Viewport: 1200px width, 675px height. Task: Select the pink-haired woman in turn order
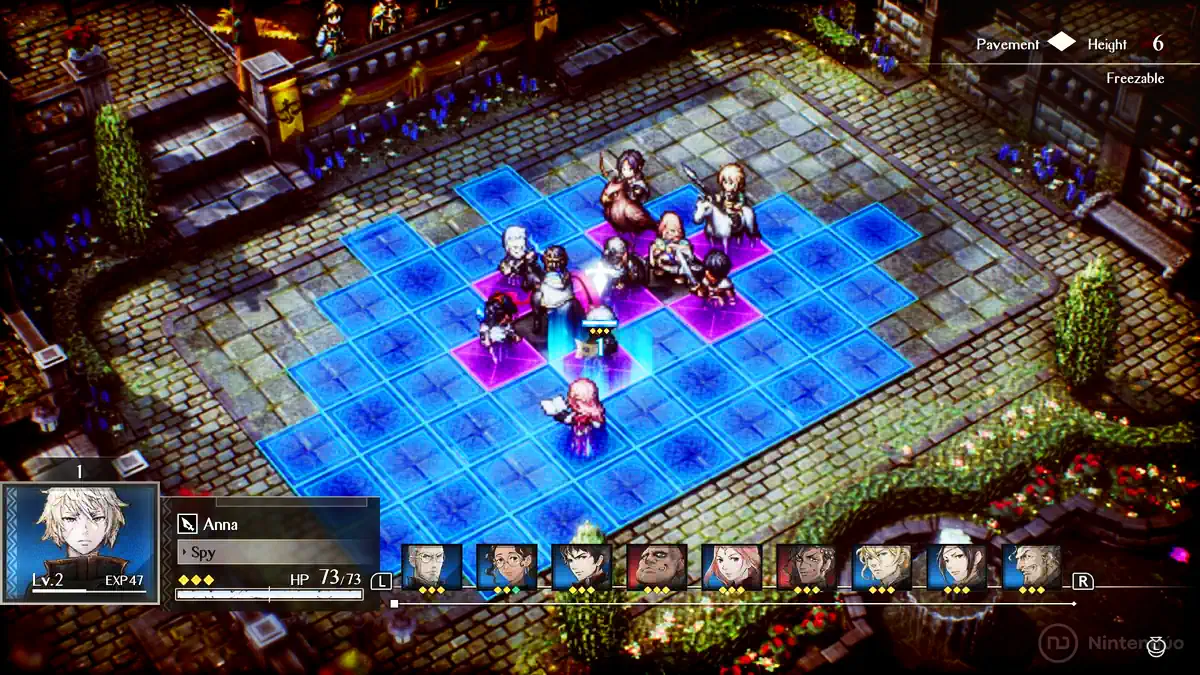point(732,567)
